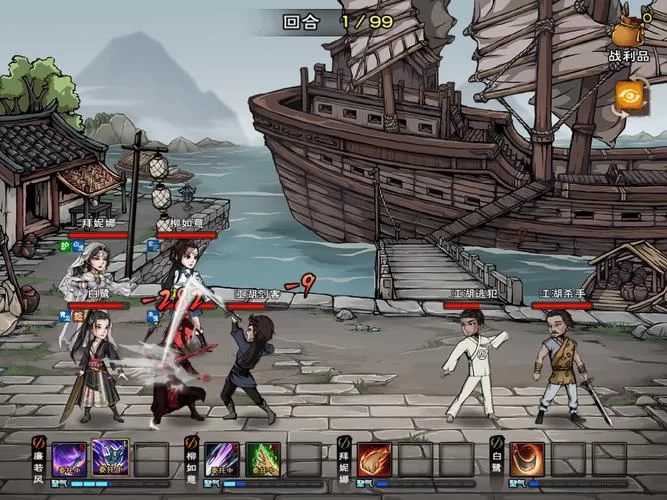Toggle the orange eye view button
The width and height of the screenshot is (667, 500).
click(x=630, y=94)
